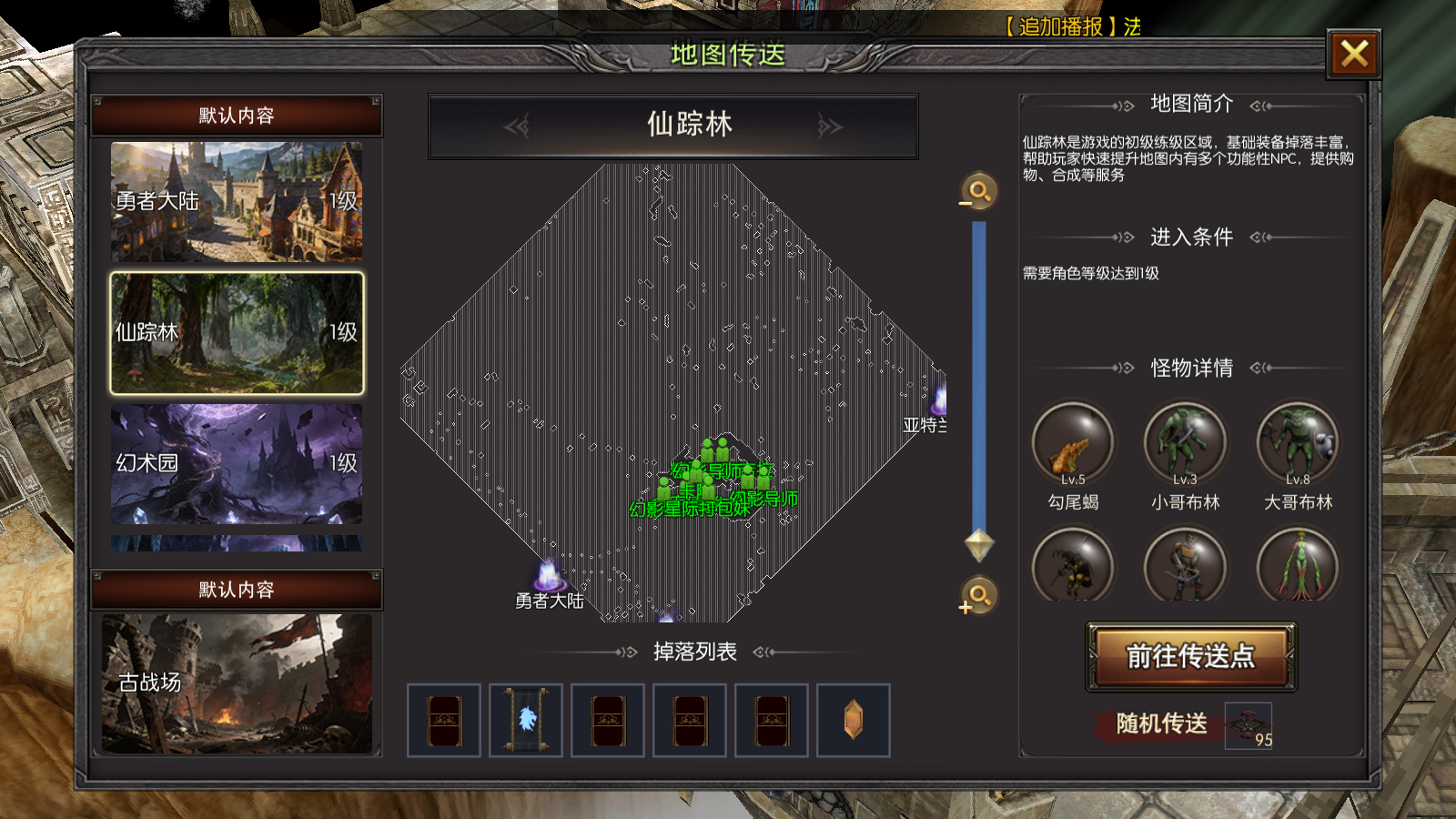View the 大哥布林 monster icon

coord(1298,444)
